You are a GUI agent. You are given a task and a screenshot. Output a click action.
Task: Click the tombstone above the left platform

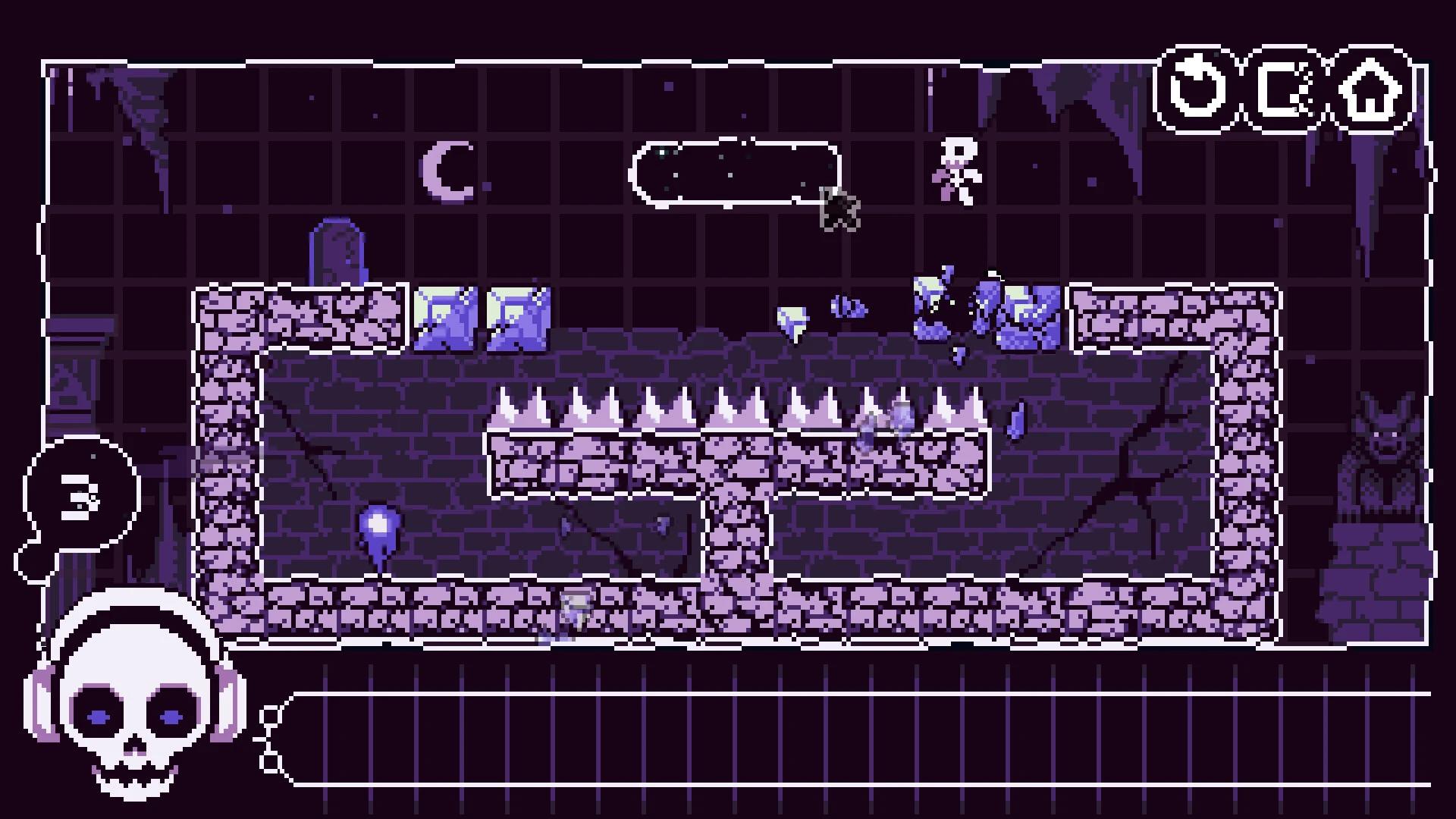coord(339,250)
